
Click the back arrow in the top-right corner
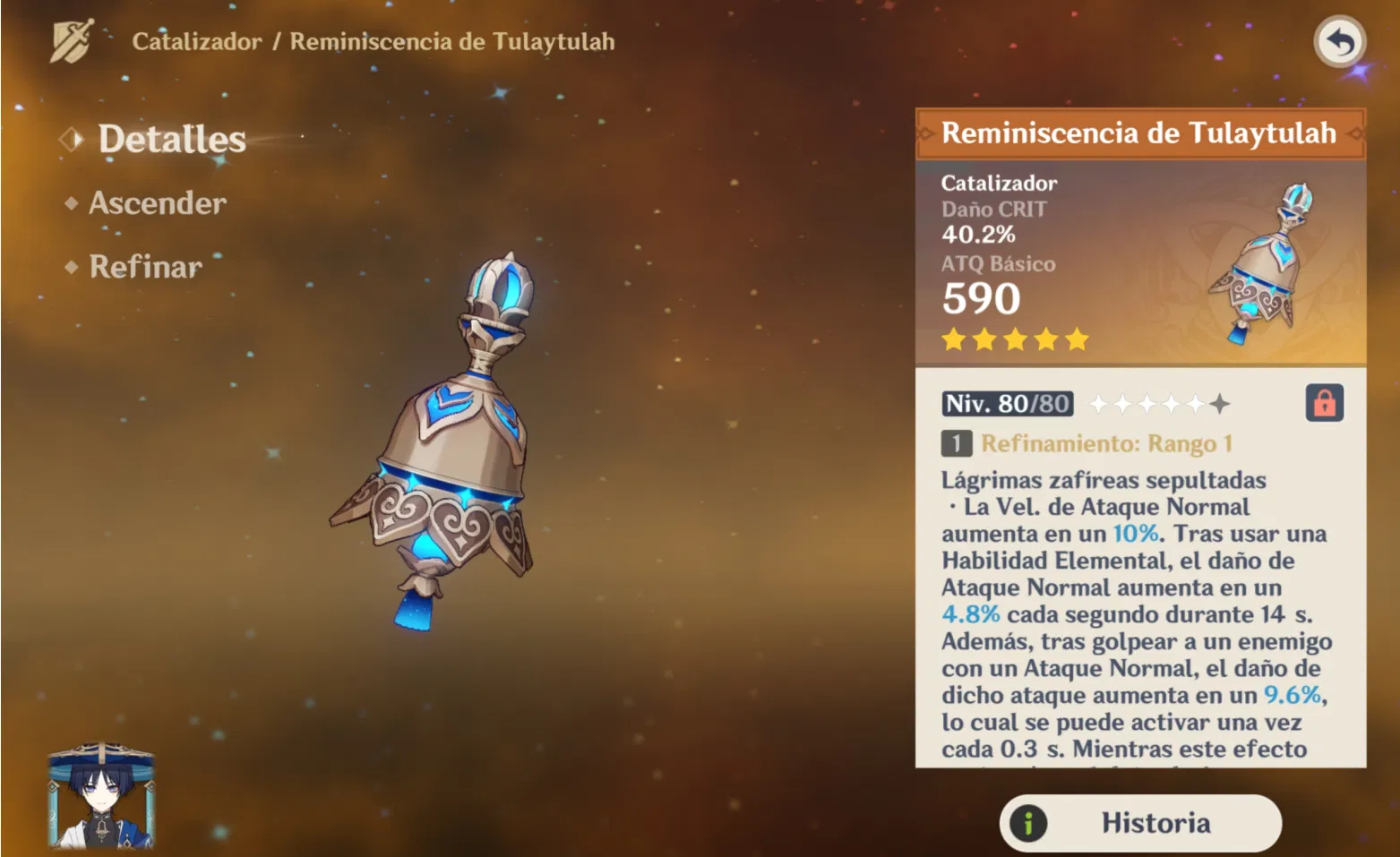click(x=1340, y=41)
